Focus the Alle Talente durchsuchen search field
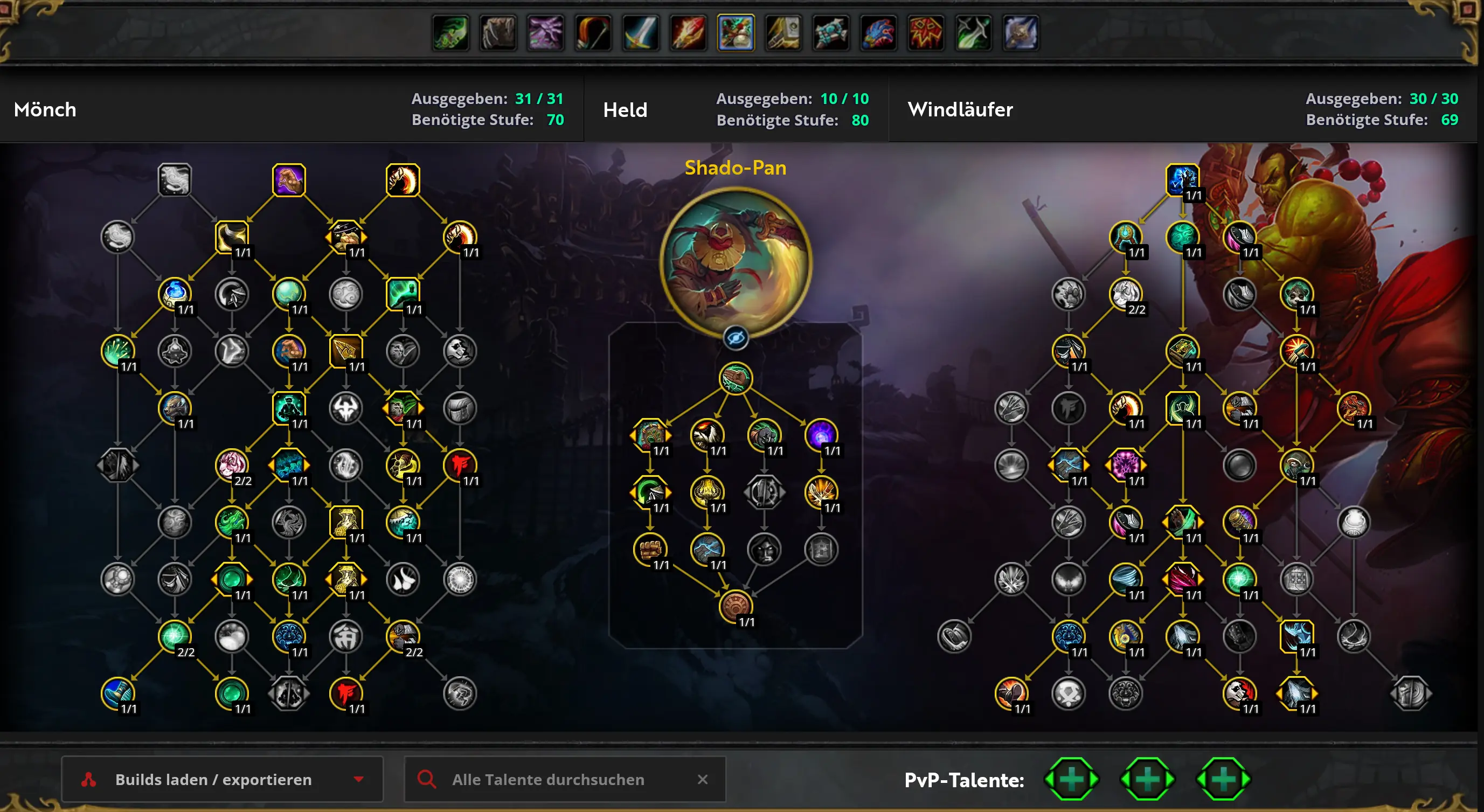 tap(547, 779)
